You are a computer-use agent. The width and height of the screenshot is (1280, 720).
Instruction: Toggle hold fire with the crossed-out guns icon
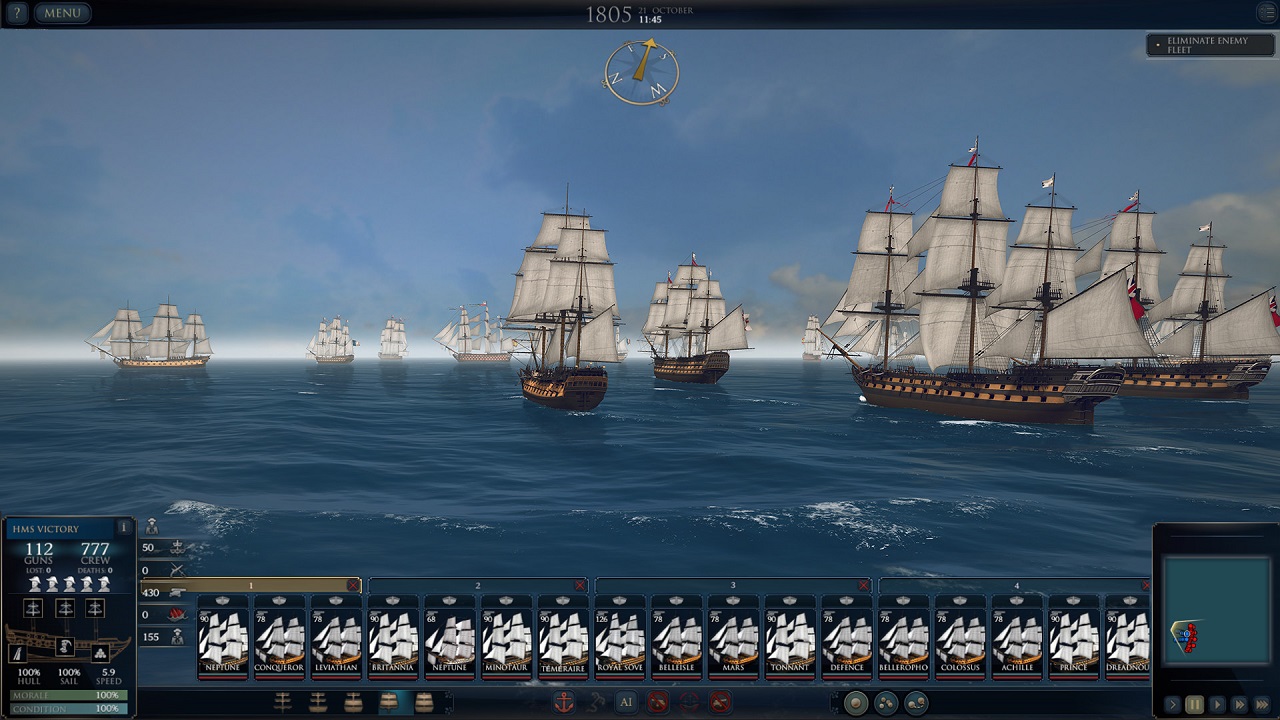pos(657,702)
